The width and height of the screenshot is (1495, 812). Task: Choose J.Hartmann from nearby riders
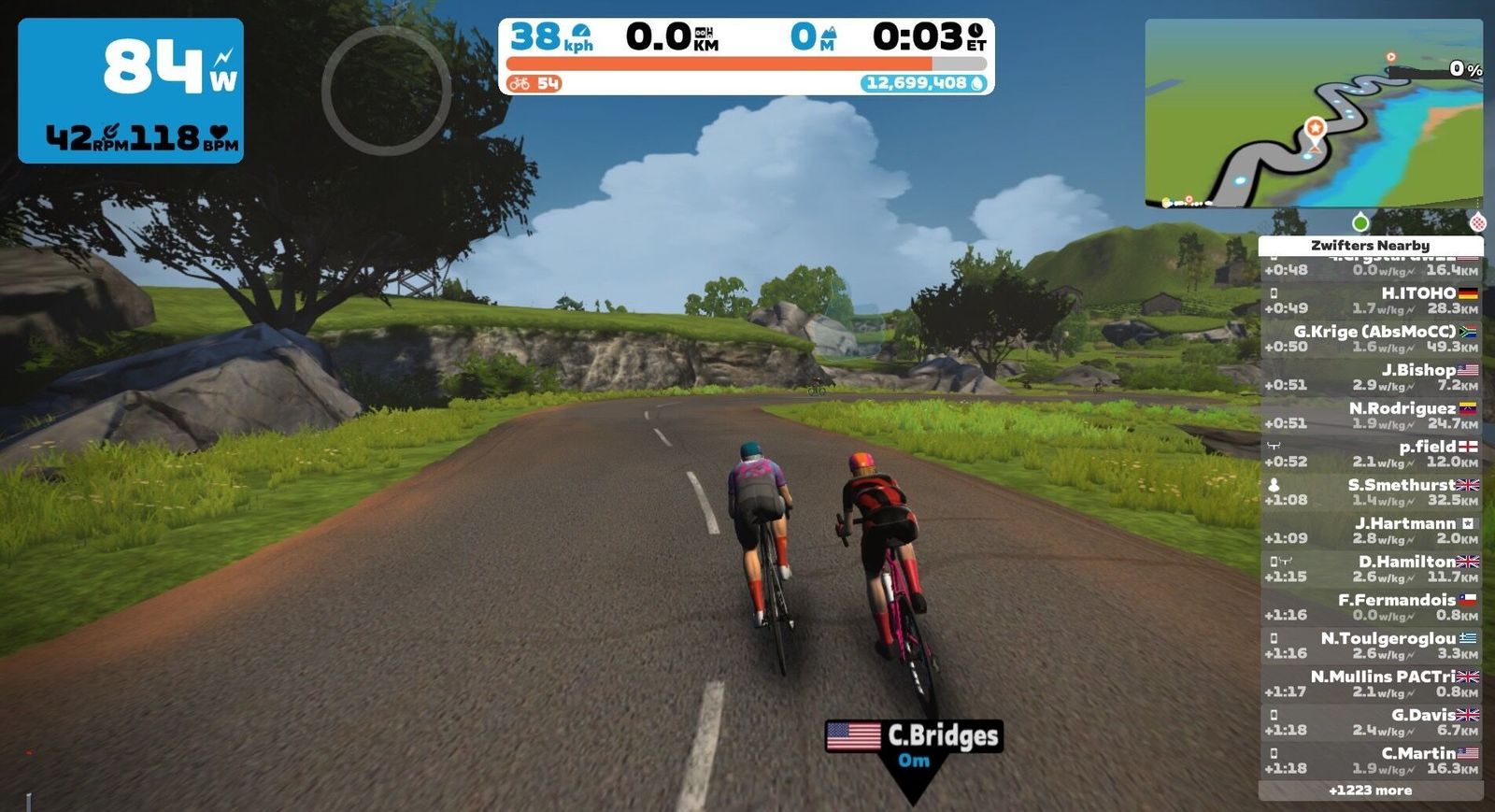pyautogui.click(x=1371, y=530)
